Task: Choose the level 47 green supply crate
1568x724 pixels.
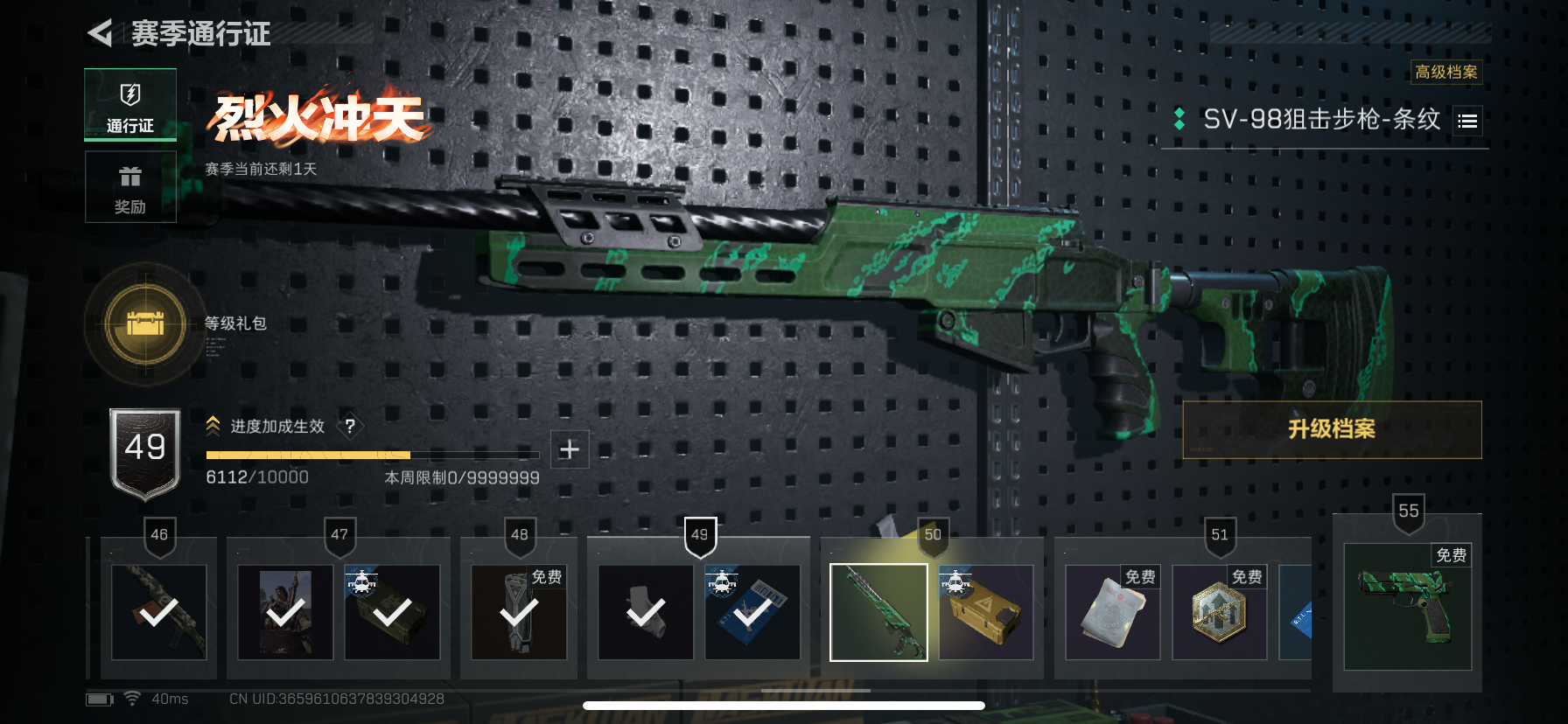Action: click(x=392, y=612)
